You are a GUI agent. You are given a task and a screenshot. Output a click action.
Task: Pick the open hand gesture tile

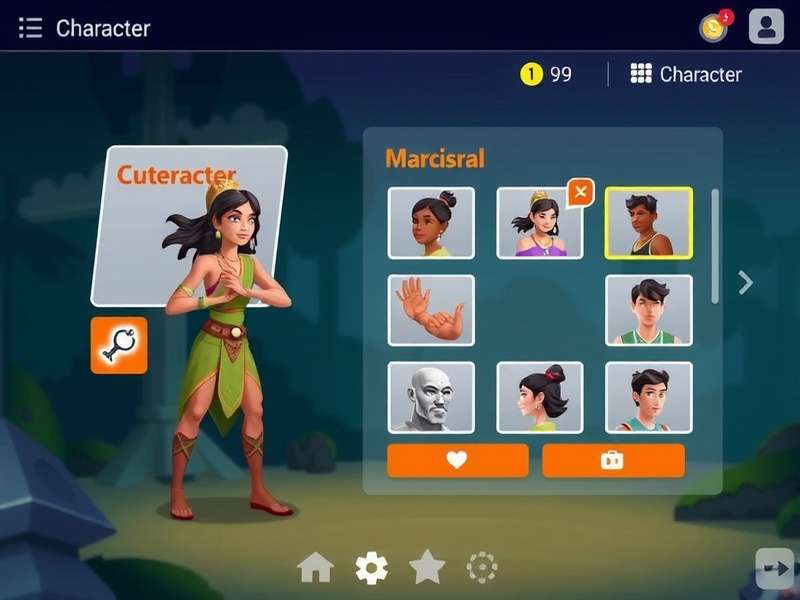tap(431, 310)
